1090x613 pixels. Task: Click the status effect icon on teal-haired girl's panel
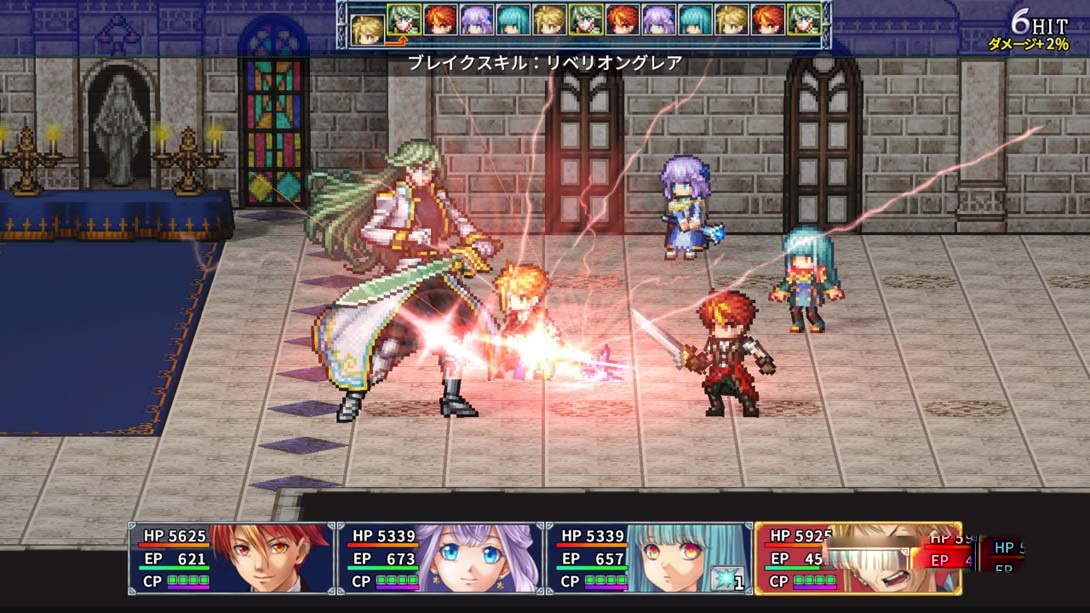[724, 578]
